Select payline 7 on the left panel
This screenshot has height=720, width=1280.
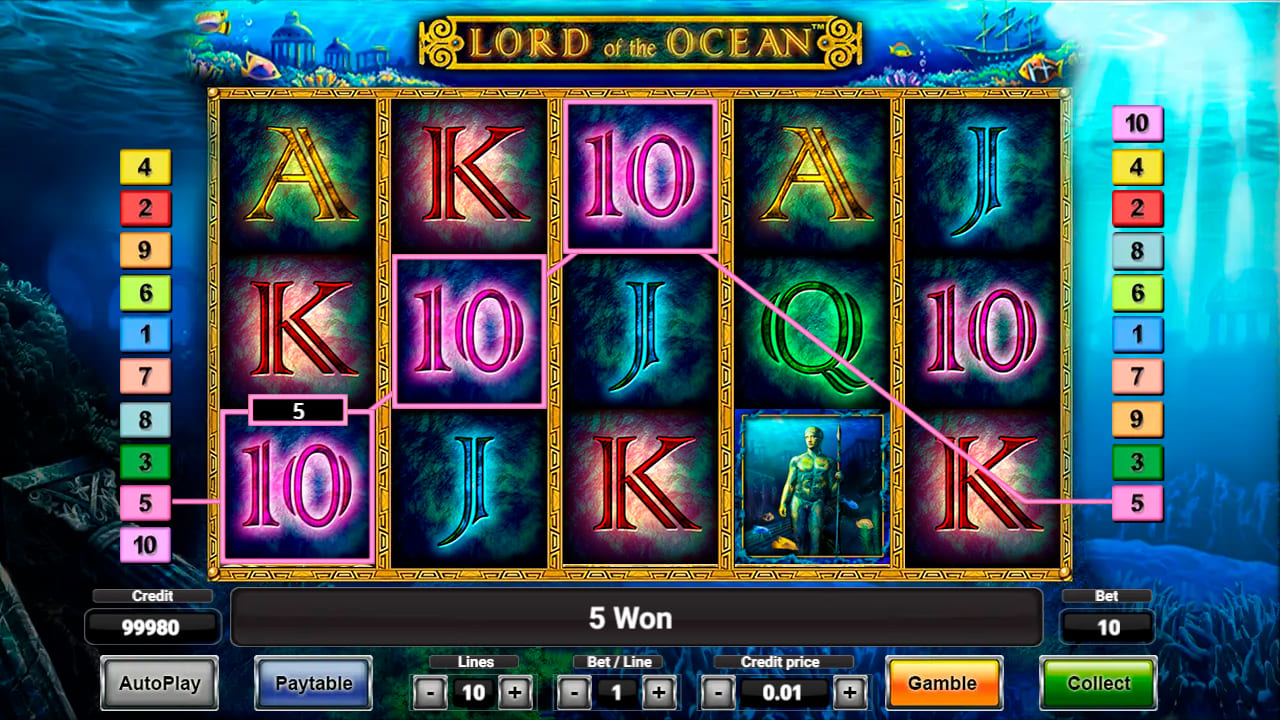point(144,377)
